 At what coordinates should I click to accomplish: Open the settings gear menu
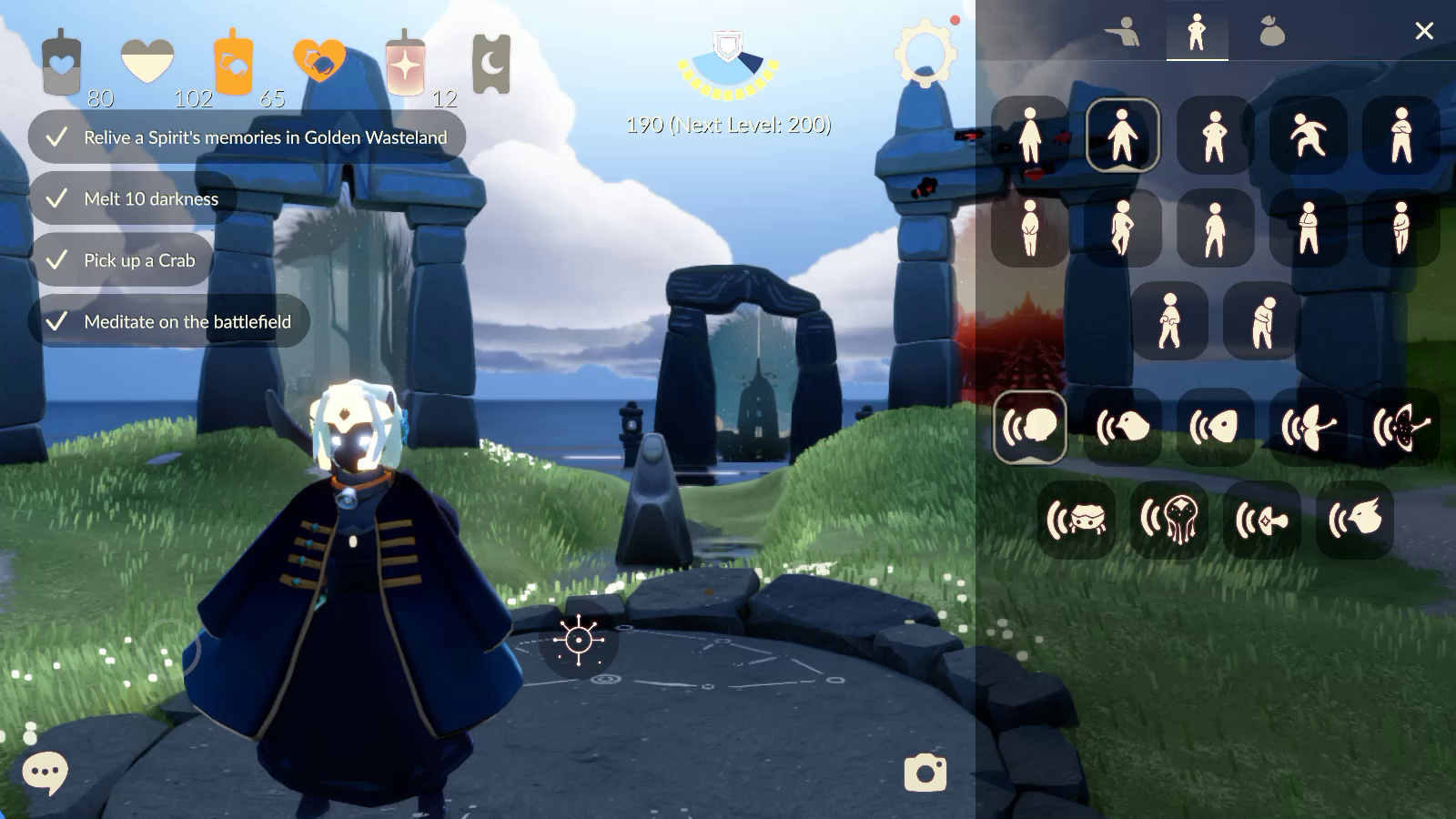tap(925, 54)
